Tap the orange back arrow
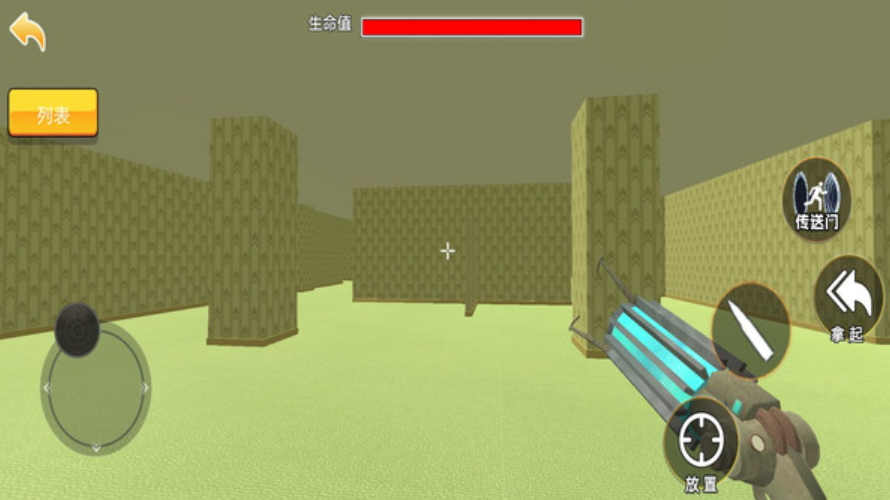The image size is (890, 500). coord(28,31)
